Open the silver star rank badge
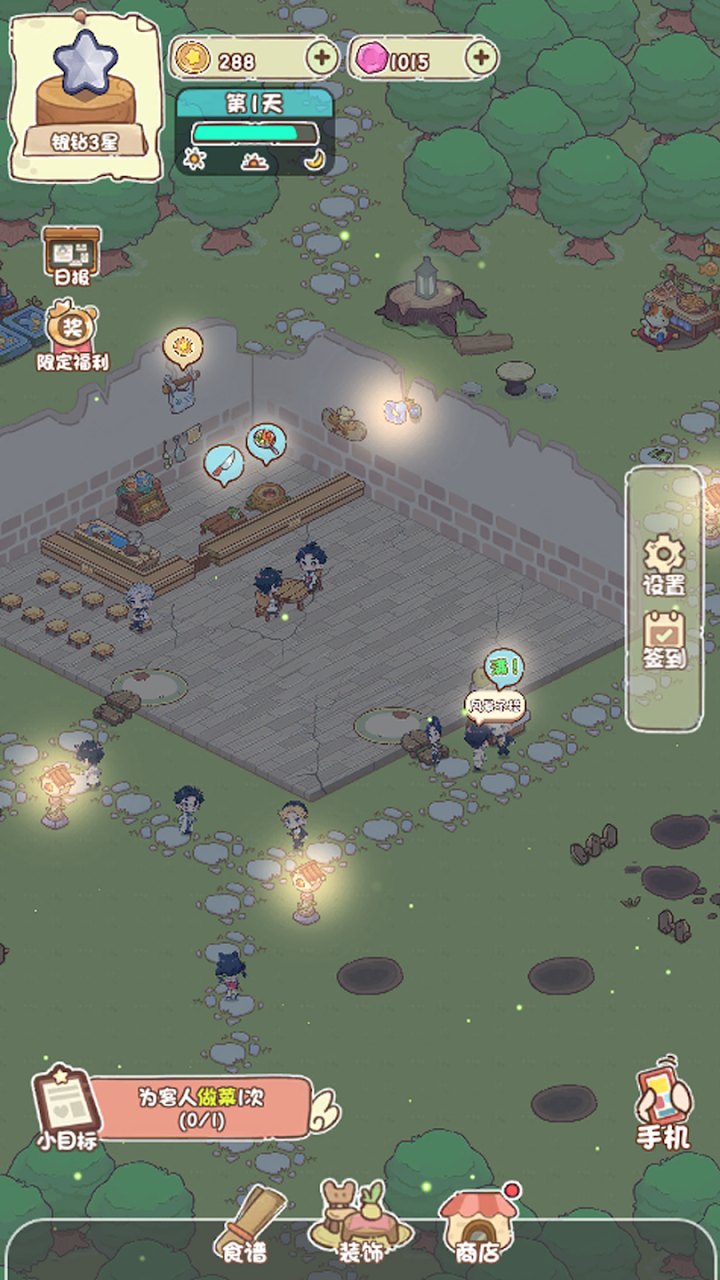This screenshot has width=720, height=1280. 85,95
